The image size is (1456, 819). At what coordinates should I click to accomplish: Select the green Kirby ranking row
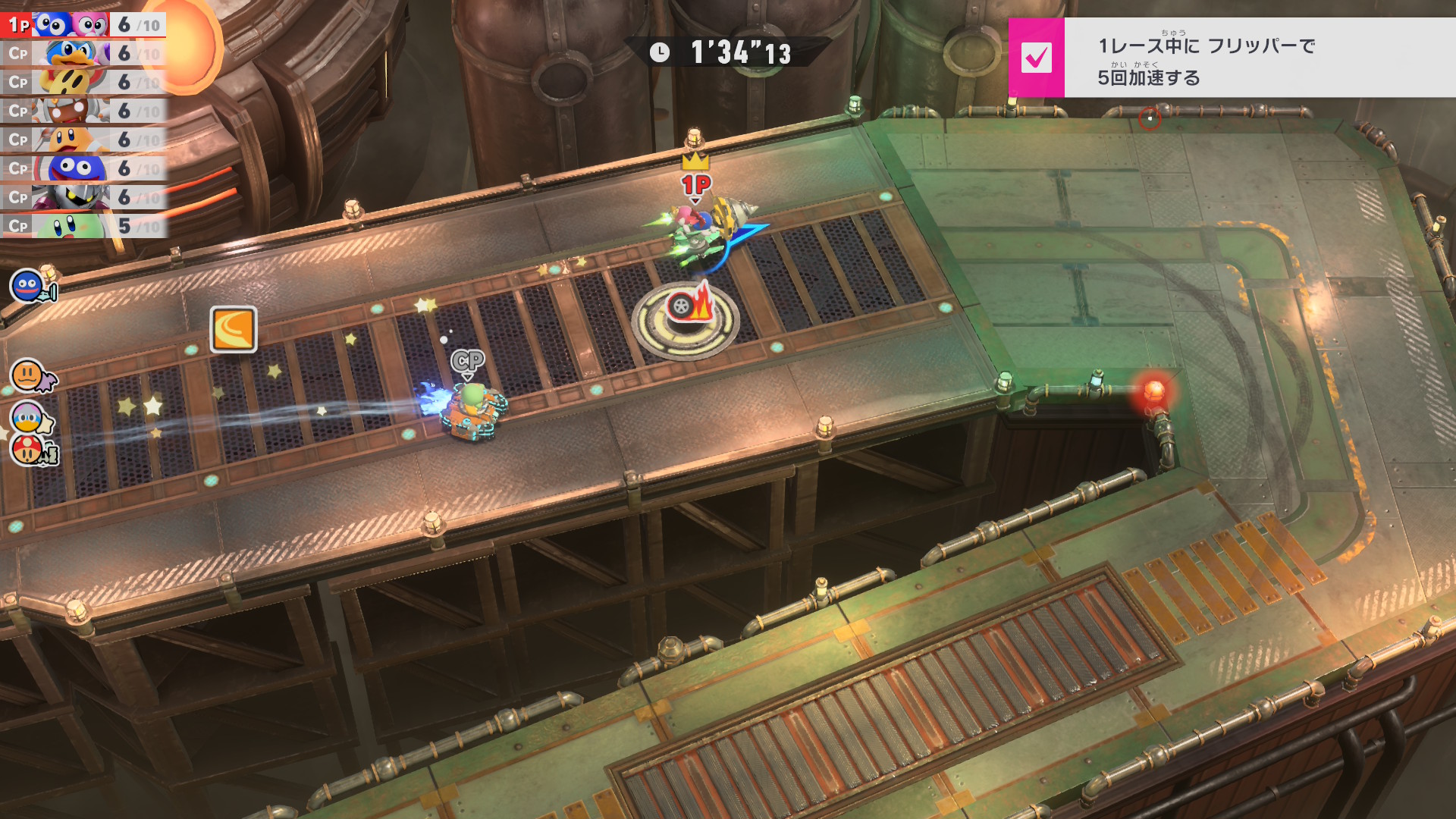(x=83, y=226)
